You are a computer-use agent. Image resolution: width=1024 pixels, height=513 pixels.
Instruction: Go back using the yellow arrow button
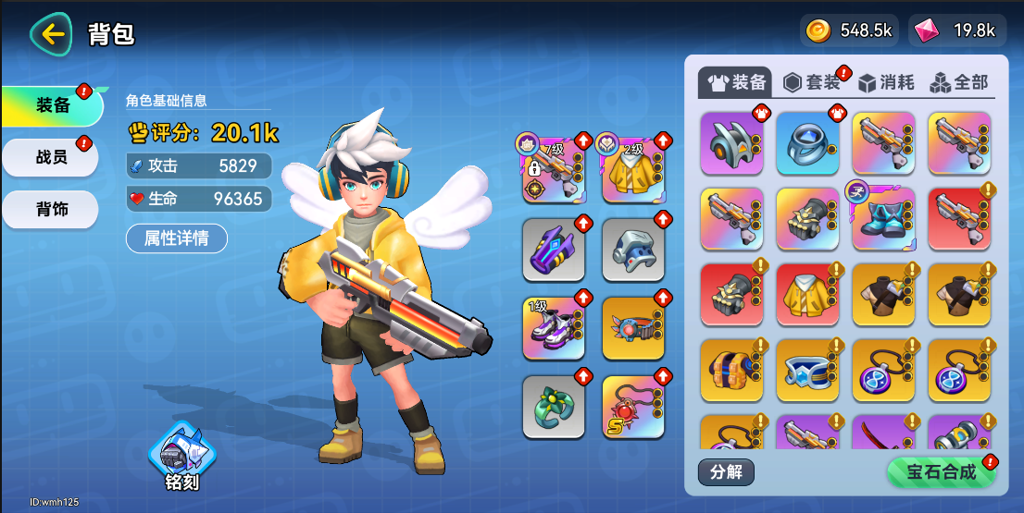pyautogui.click(x=51, y=34)
